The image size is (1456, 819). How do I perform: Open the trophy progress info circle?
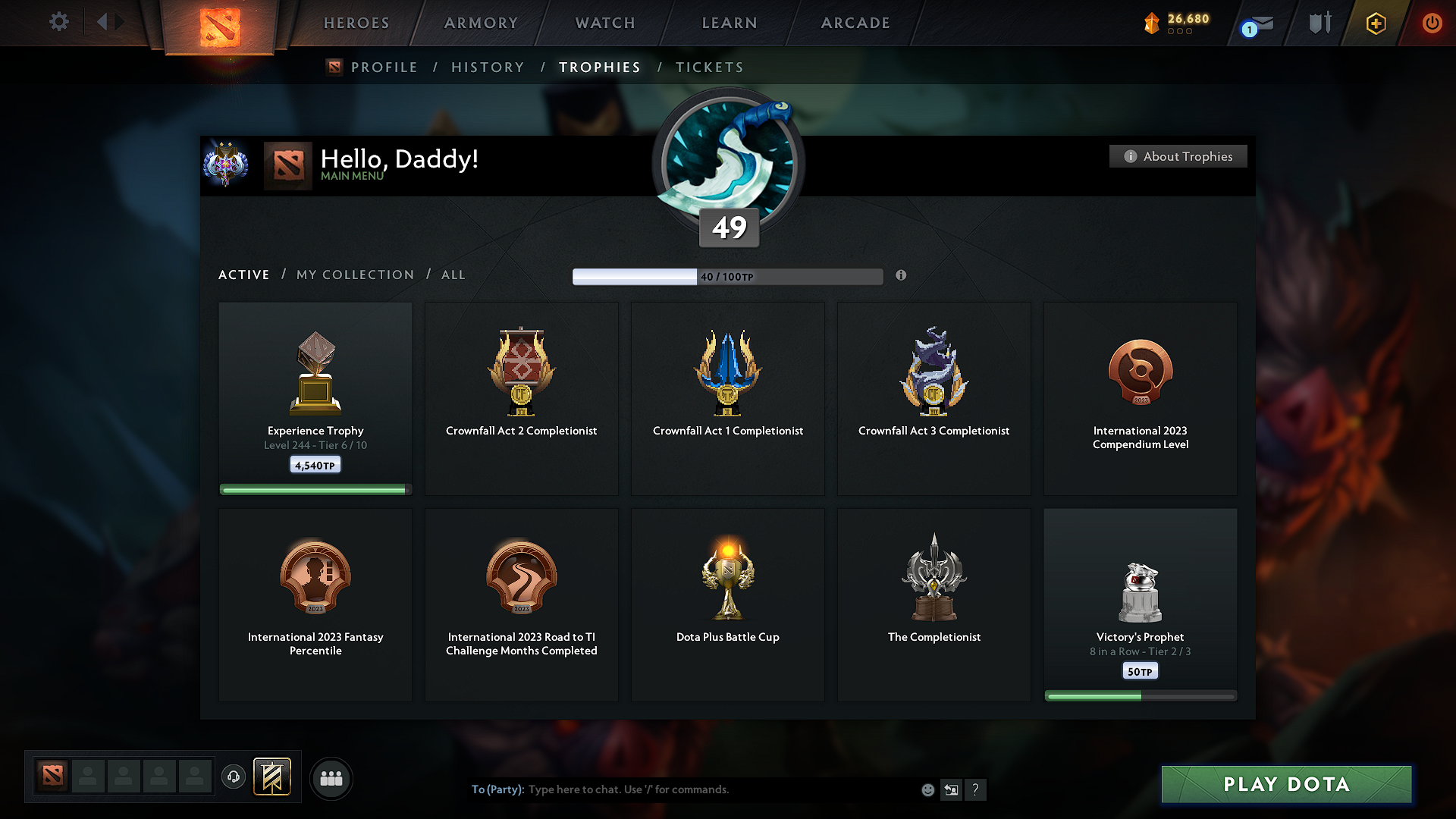[902, 276]
